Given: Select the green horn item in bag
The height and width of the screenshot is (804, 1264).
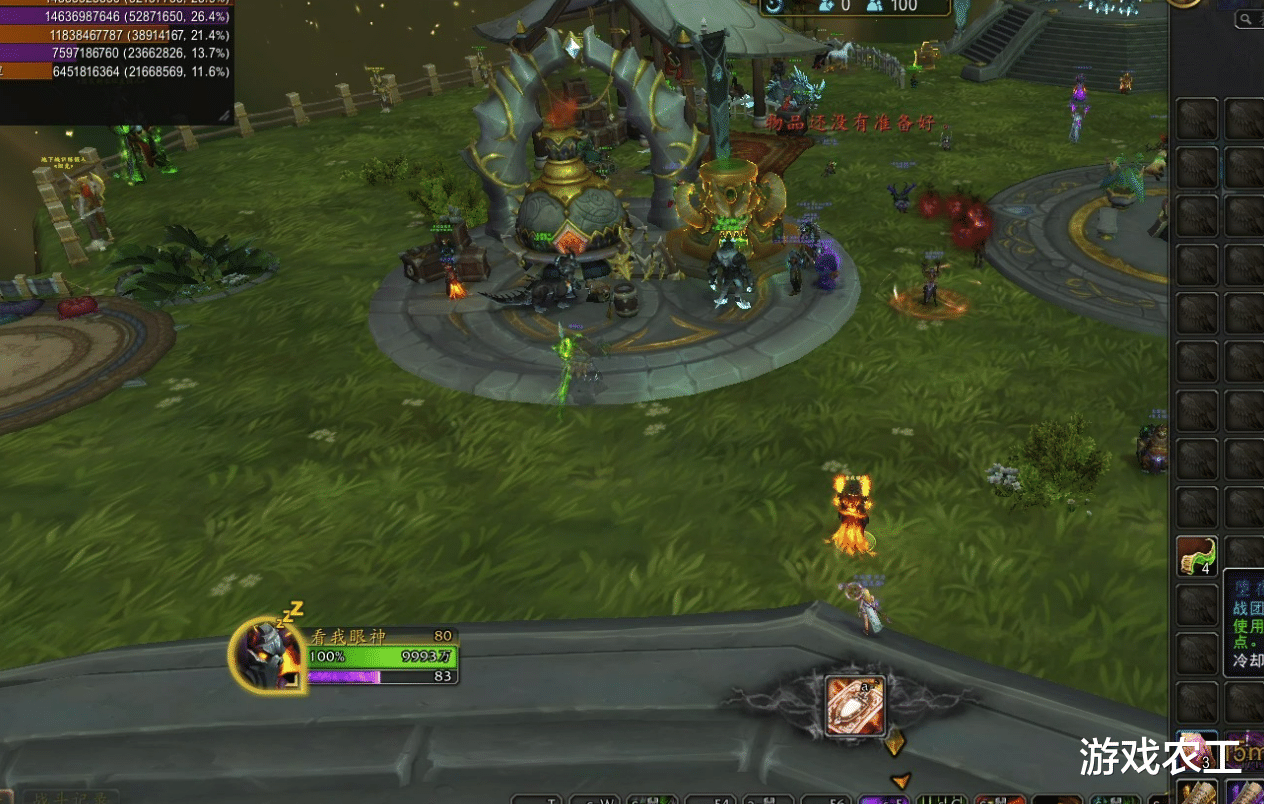Looking at the screenshot, I should (x=1196, y=556).
